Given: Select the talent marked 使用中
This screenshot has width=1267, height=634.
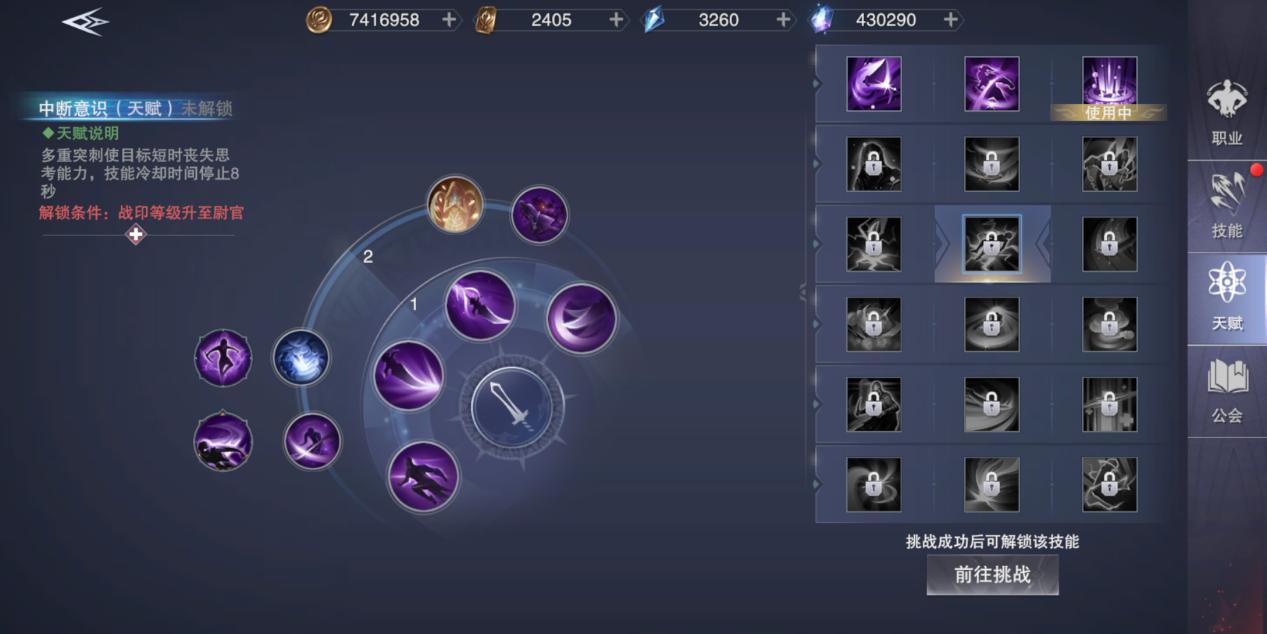Looking at the screenshot, I should [1109, 84].
